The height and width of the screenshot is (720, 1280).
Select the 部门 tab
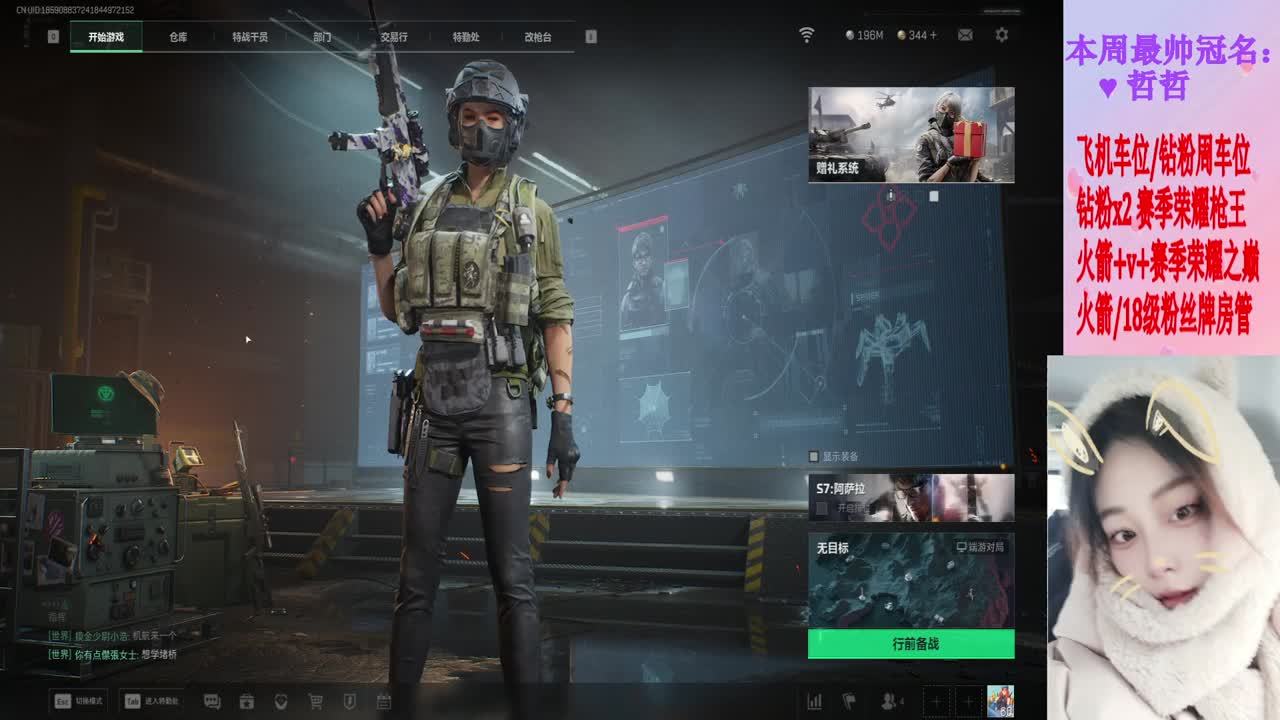(322, 37)
